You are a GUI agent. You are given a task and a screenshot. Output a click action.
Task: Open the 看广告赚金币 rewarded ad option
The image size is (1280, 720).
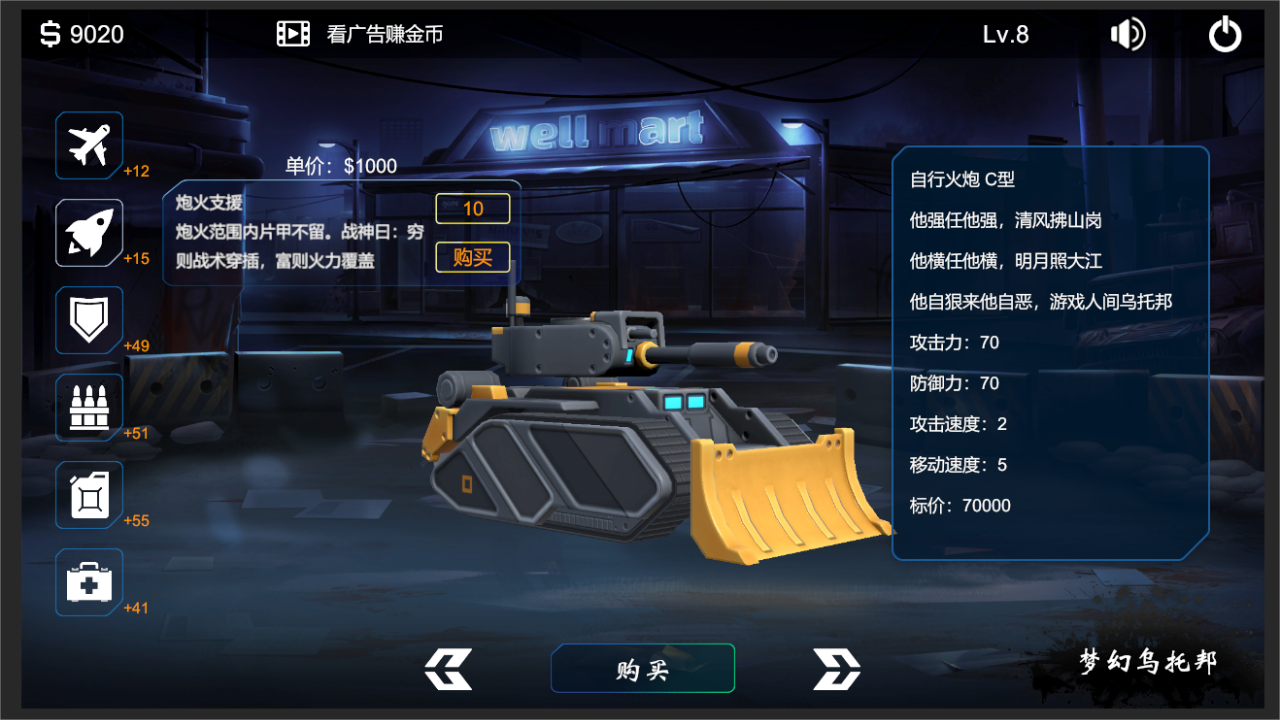tap(385, 33)
